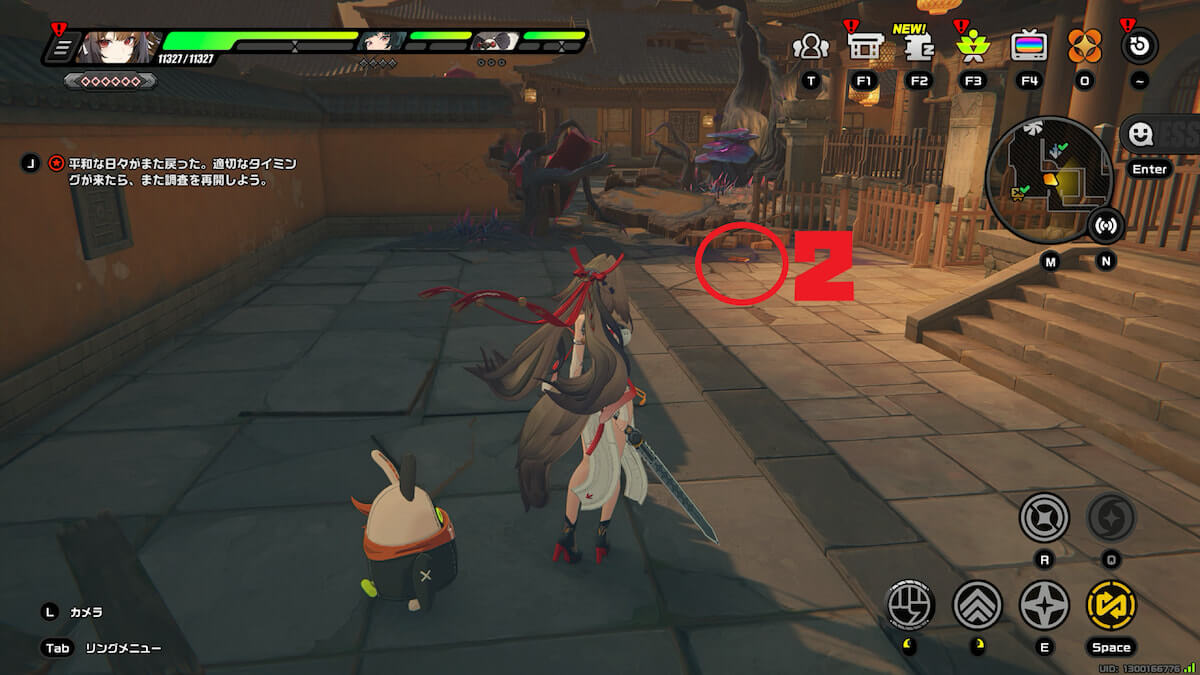1200x675 pixels.
Task: Use the four-point star special skill
Action: 1044,604
